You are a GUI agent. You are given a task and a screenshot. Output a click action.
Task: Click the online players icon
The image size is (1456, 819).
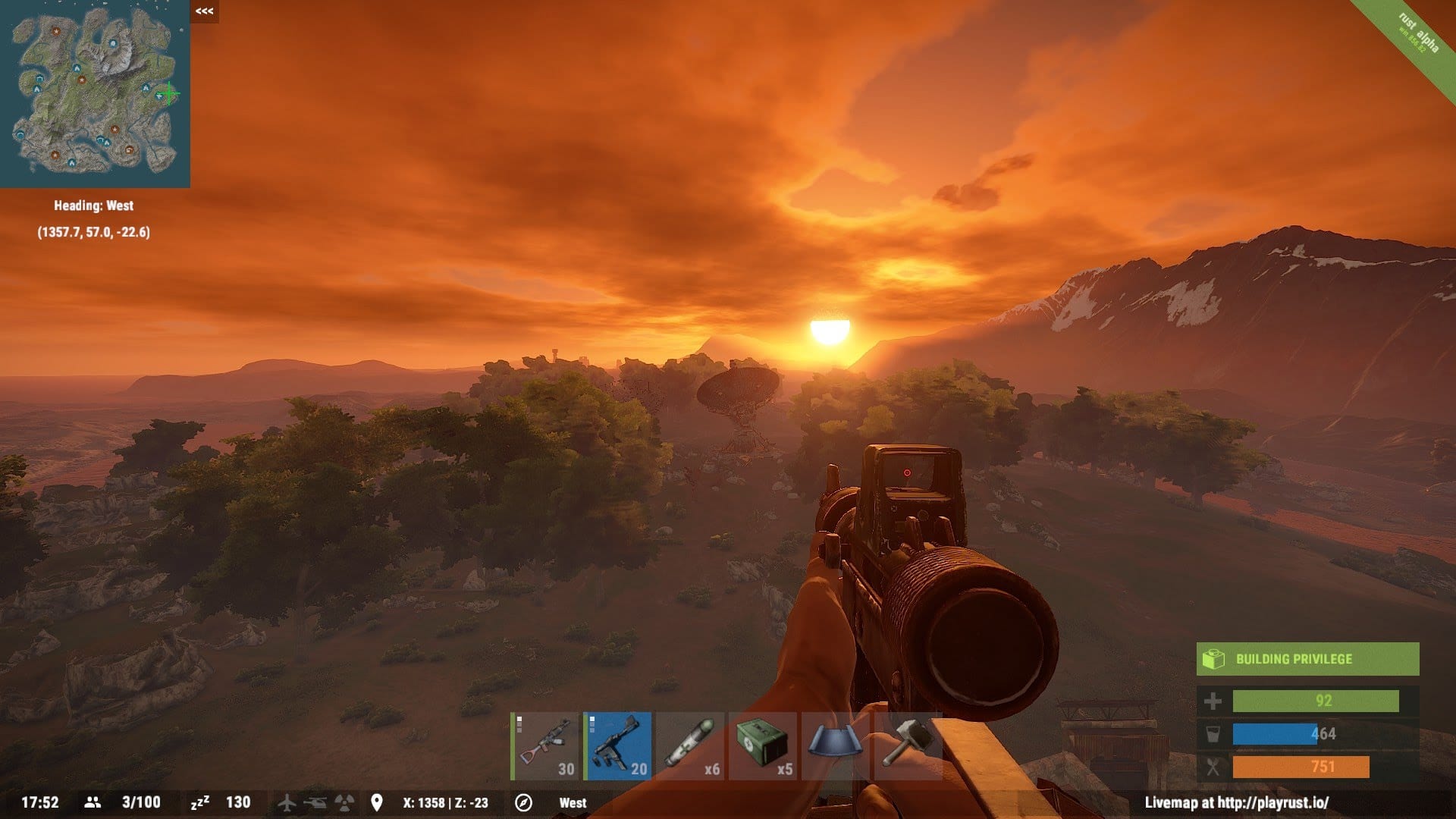point(93,802)
